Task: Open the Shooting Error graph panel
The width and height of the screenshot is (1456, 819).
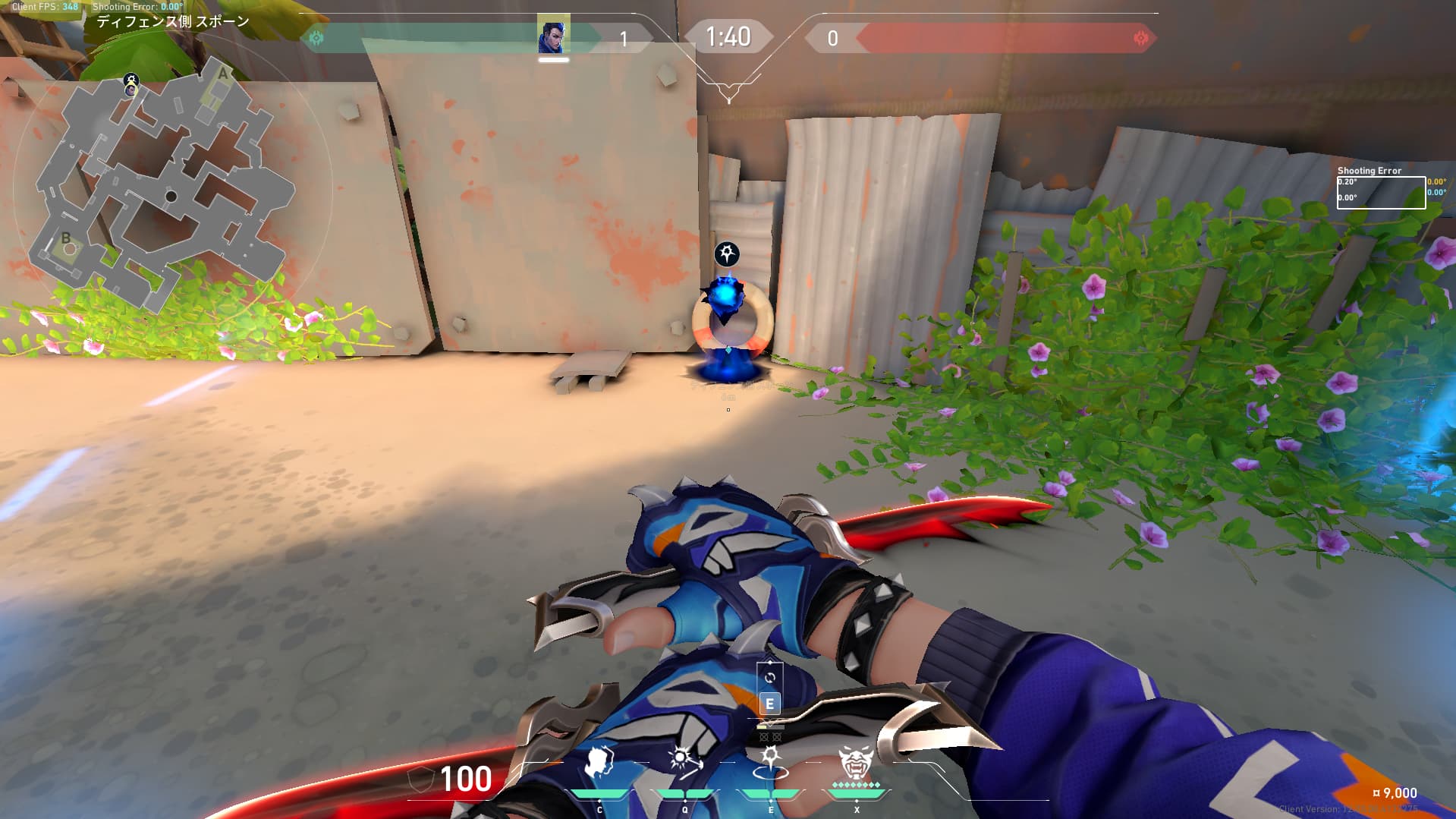Action: point(1380,192)
